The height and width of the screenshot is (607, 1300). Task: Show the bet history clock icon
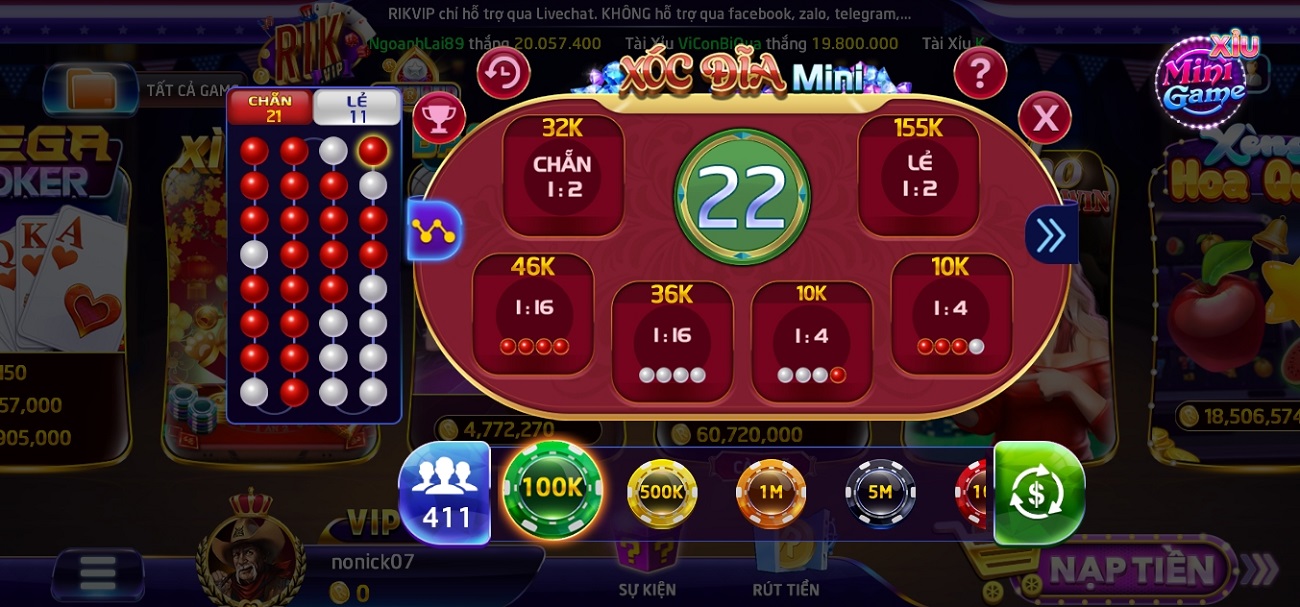(x=503, y=73)
